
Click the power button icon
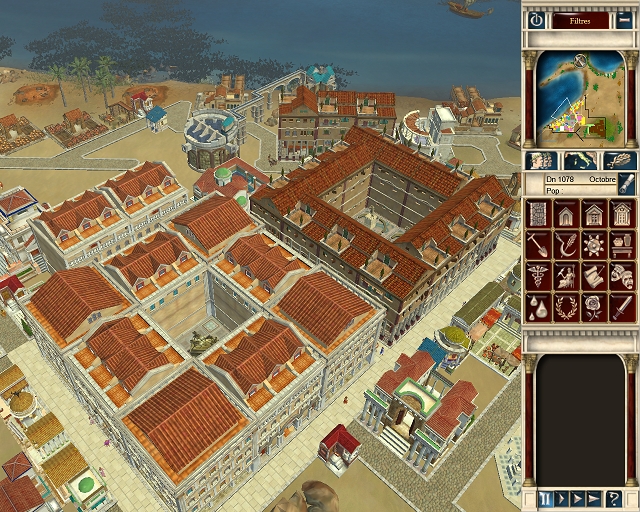537,20
